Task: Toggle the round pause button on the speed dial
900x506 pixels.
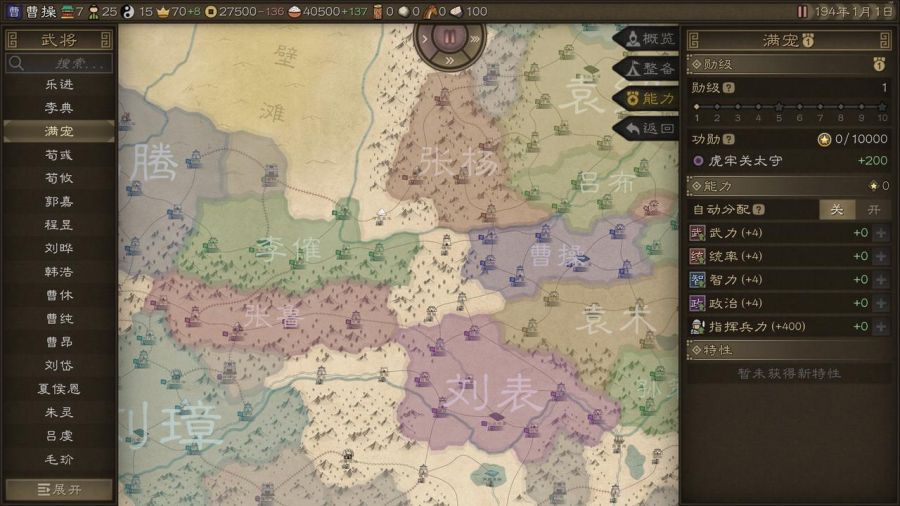Action: click(x=450, y=38)
